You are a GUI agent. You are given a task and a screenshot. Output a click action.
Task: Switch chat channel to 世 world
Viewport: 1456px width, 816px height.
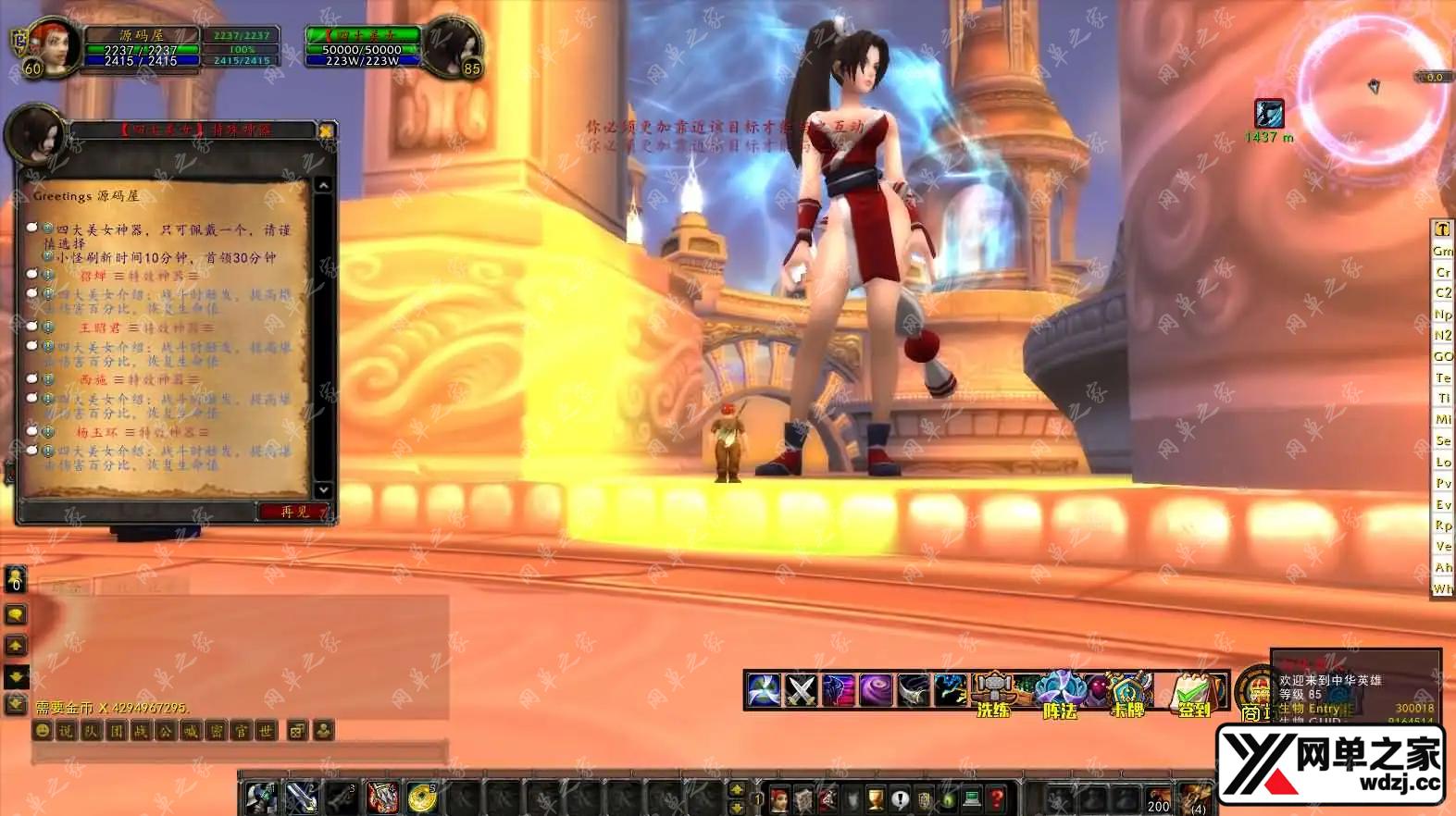266,731
